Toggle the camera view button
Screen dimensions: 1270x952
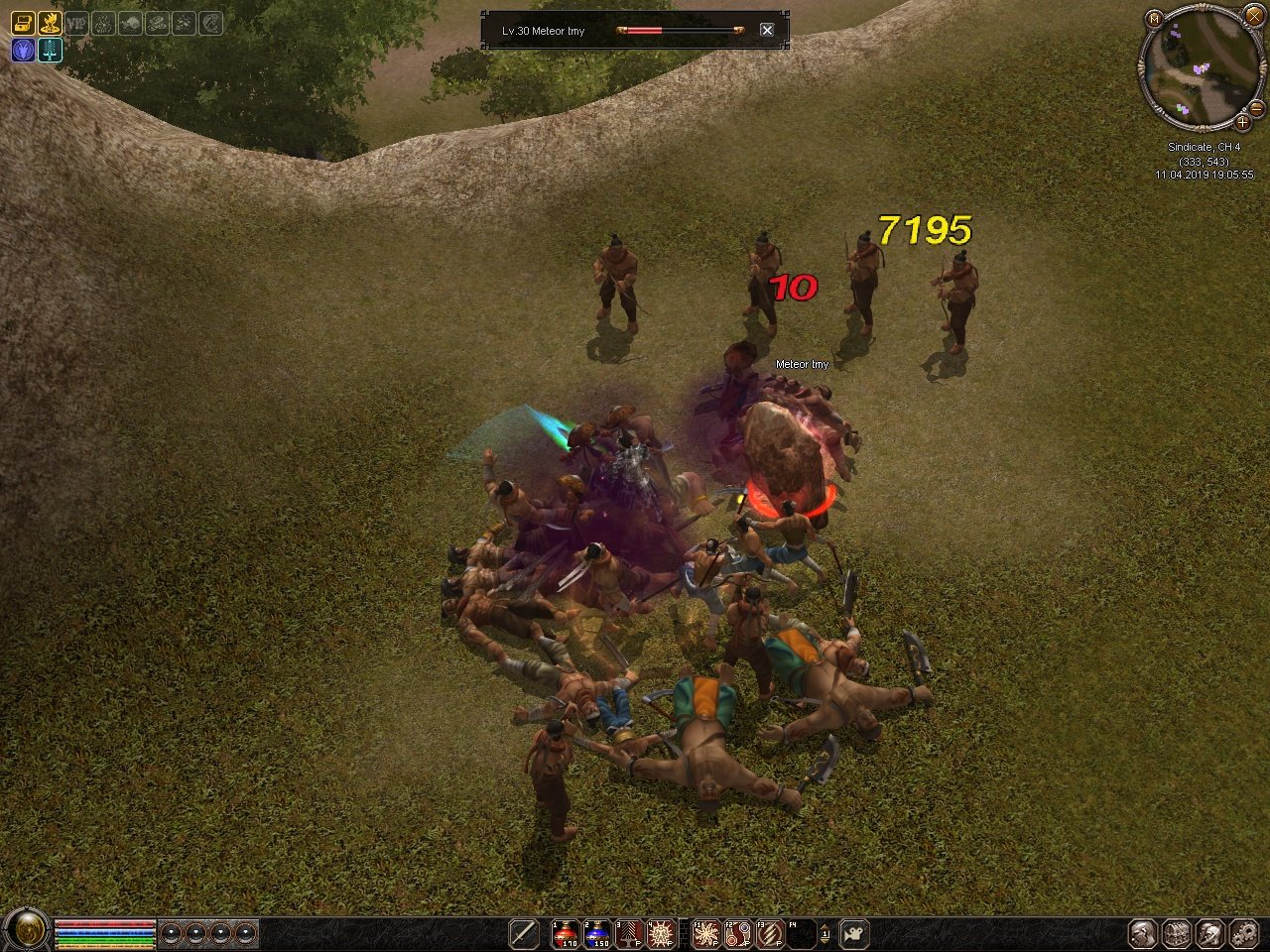854,933
